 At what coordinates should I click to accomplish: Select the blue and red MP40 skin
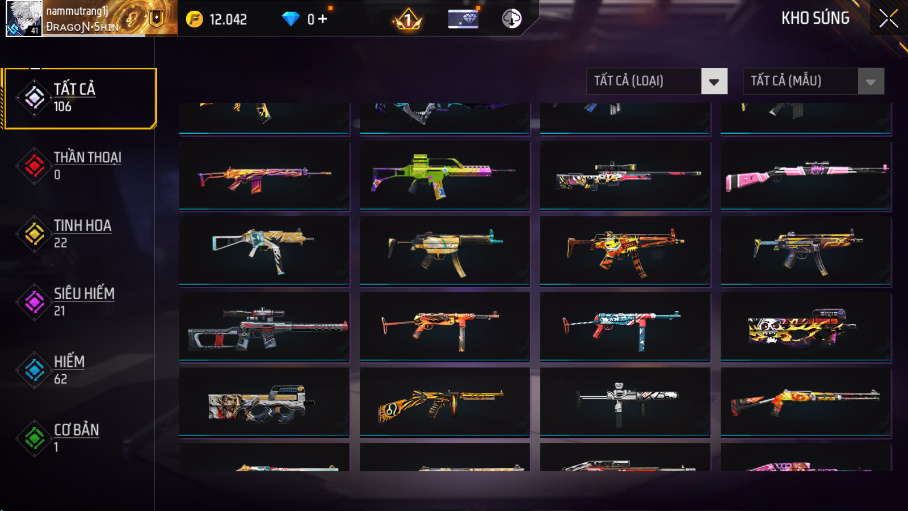[625, 326]
